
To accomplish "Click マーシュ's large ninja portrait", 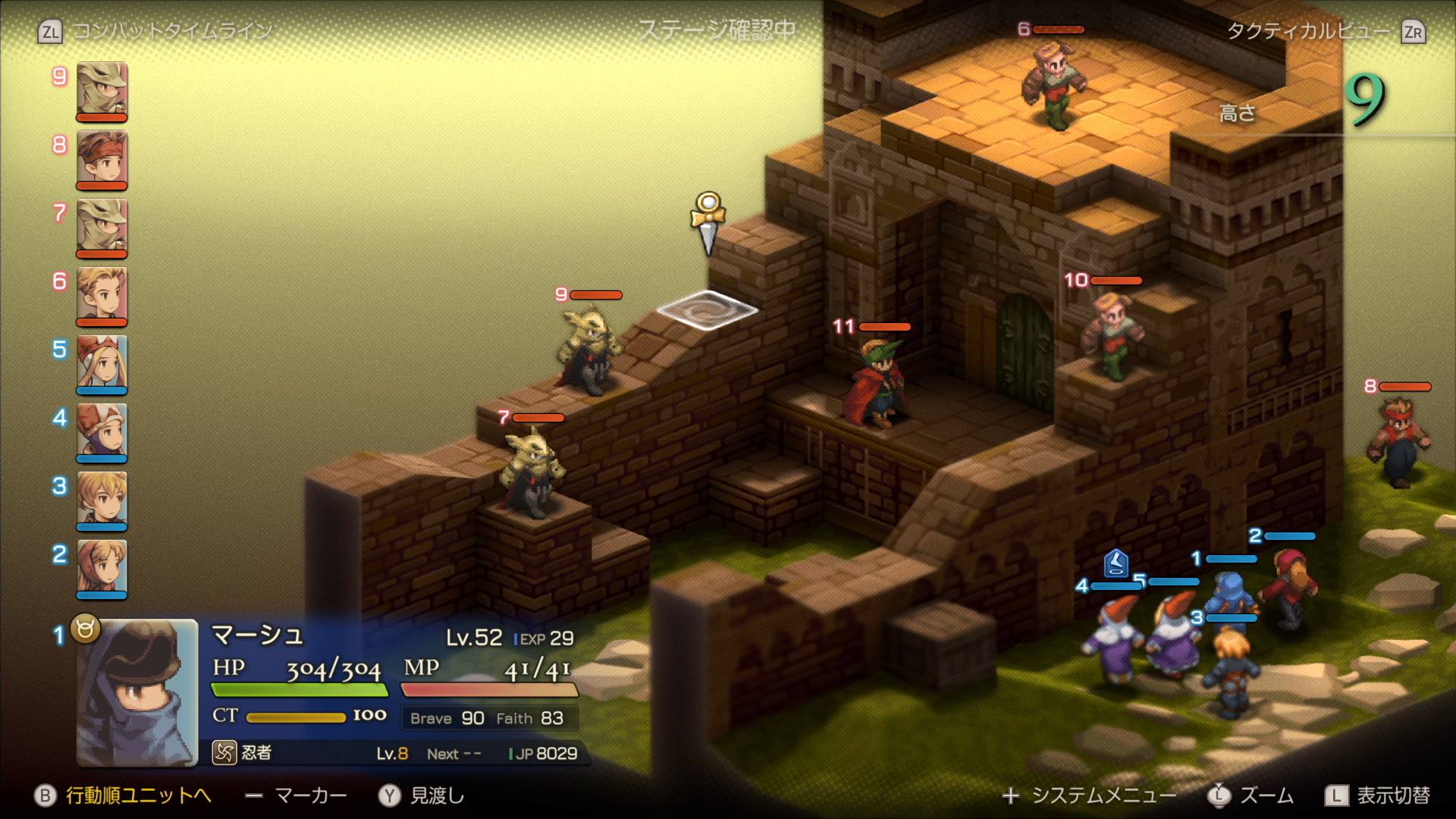I will 137,692.
